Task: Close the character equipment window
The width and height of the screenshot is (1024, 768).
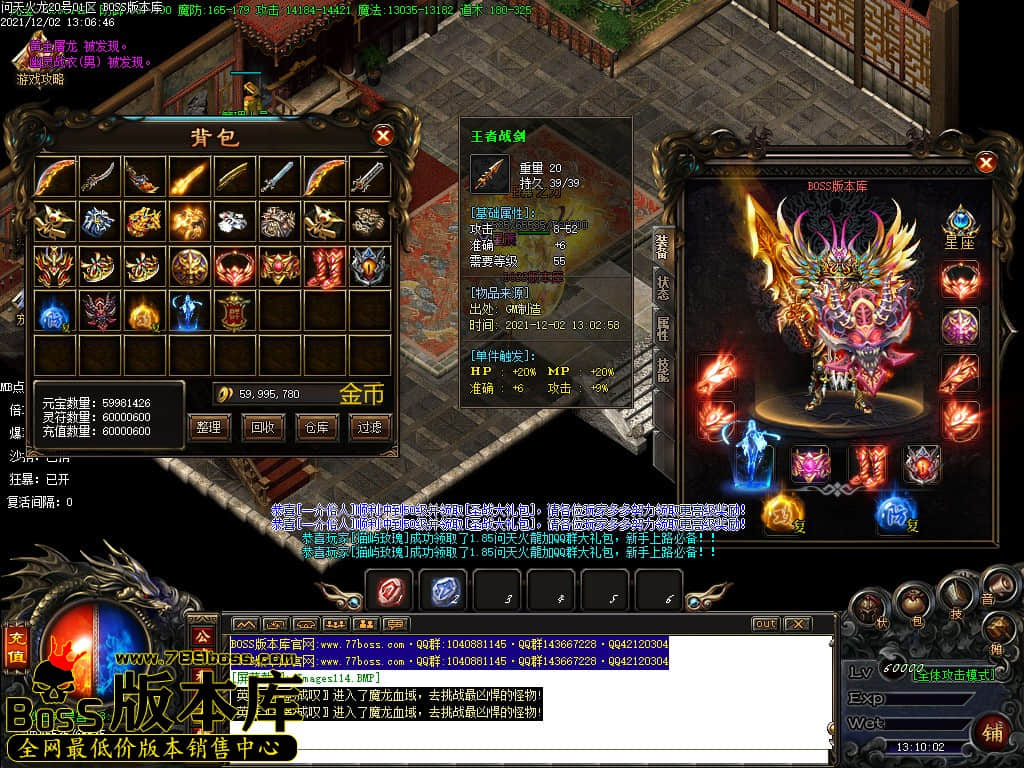Action: (x=986, y=162)
